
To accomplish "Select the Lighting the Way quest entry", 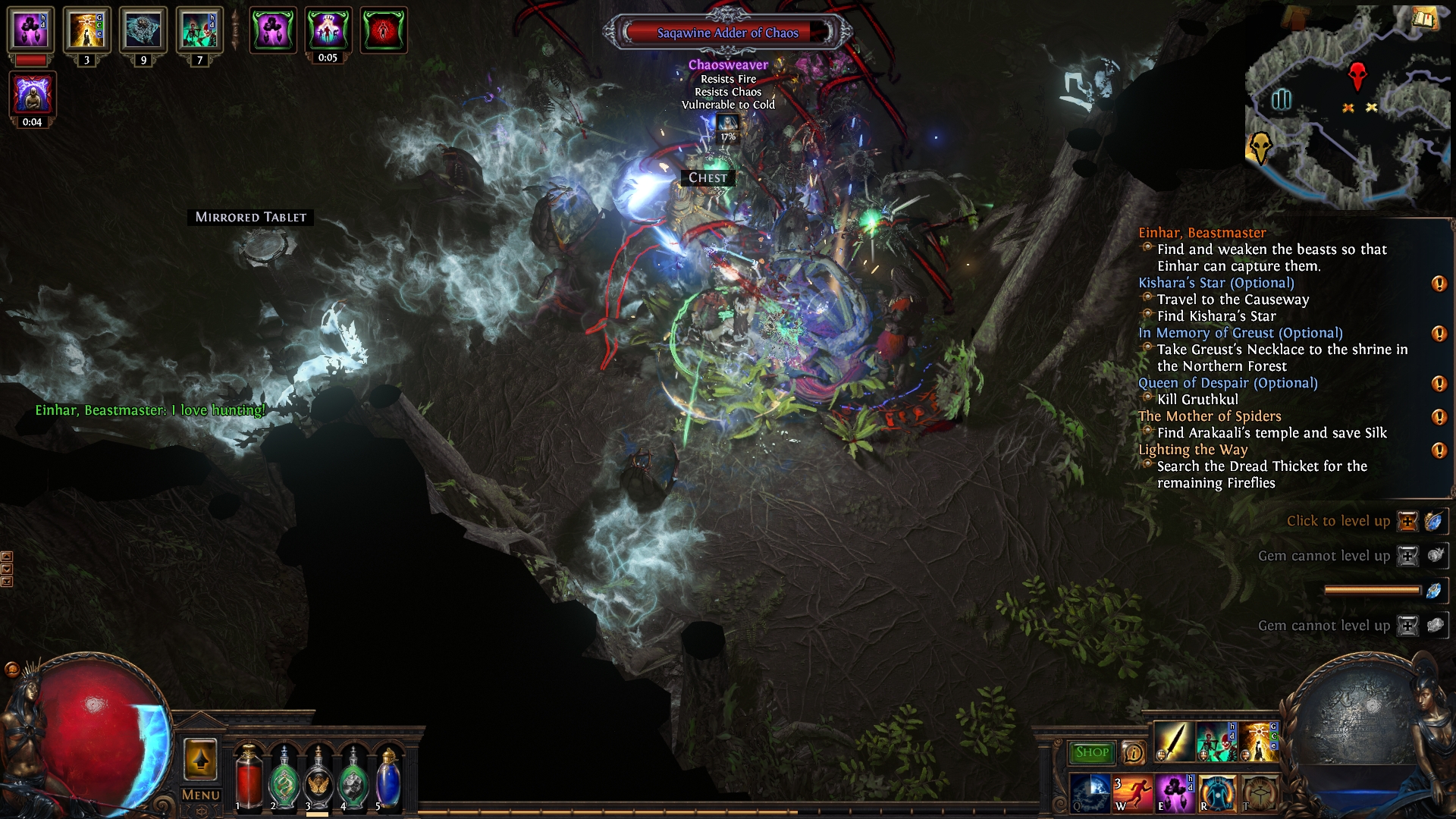I will (1193, 450).
